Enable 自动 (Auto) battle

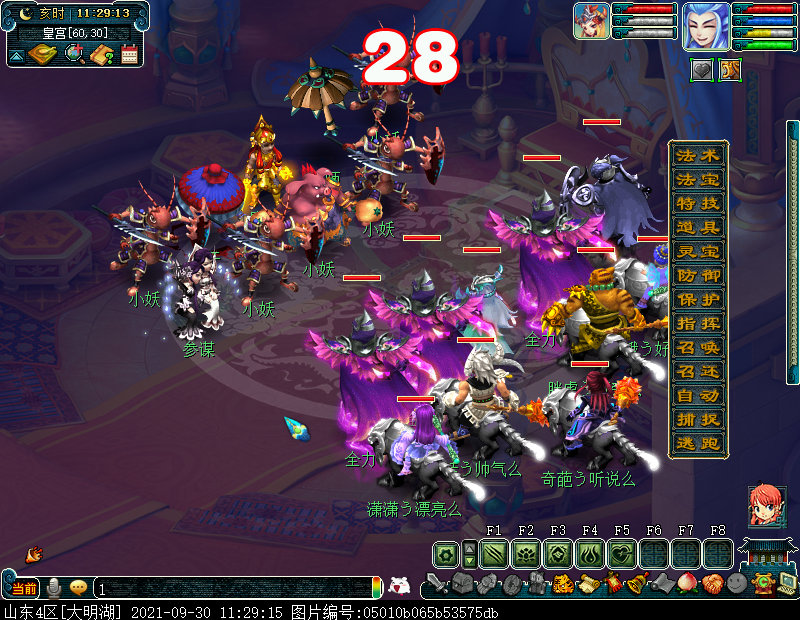(698, 395)
